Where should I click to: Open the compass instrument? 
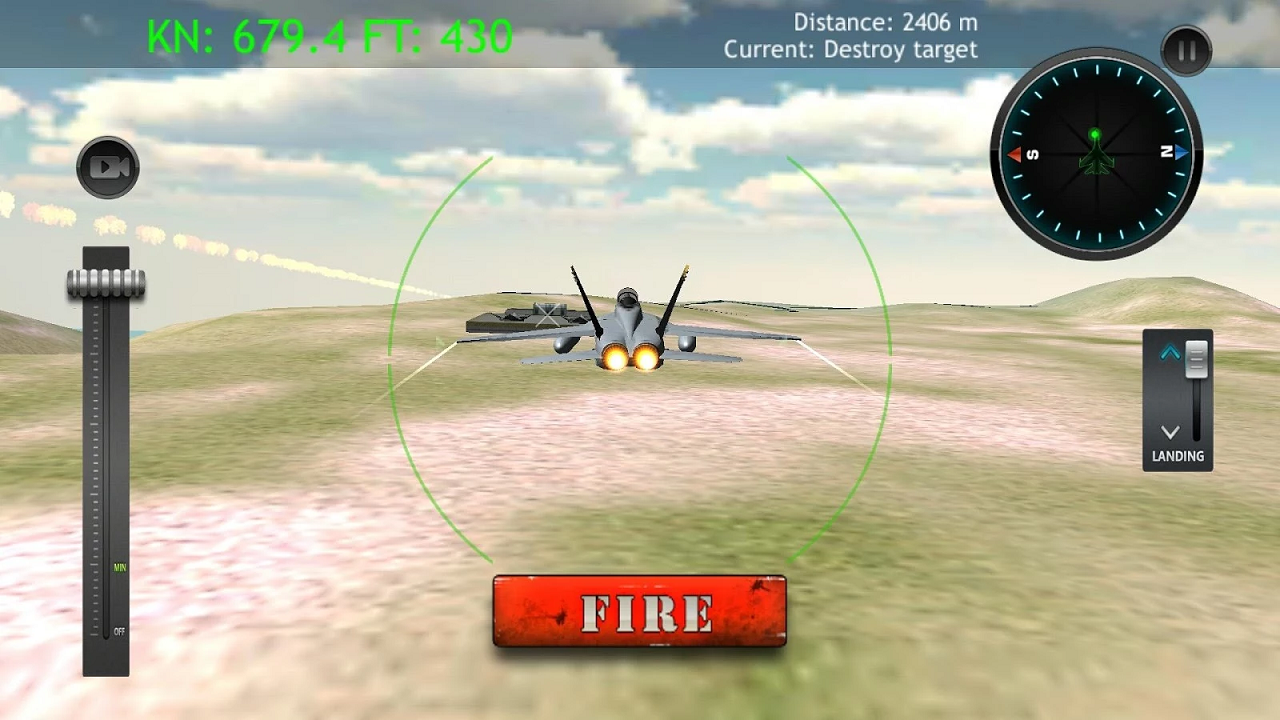pyautogui.click(x=1096, y=155)
